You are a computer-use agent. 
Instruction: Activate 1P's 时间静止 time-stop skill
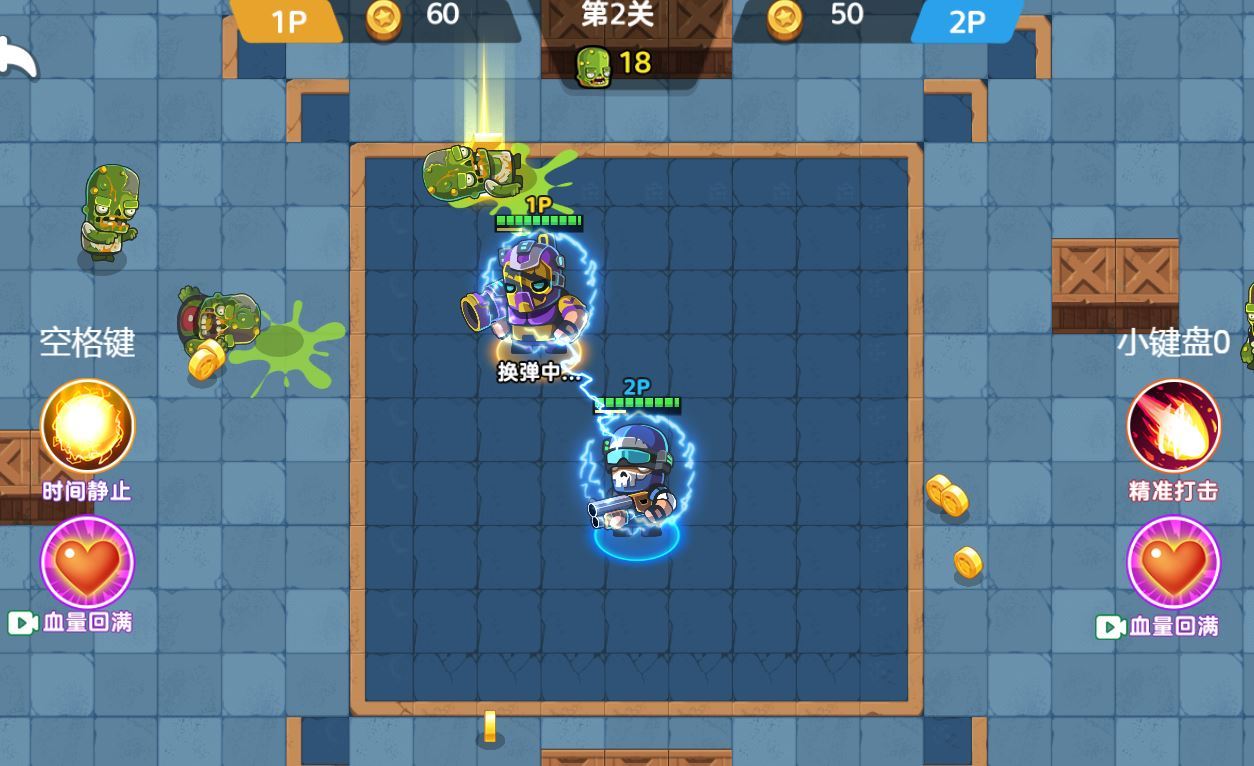click(x=87, y=426)
